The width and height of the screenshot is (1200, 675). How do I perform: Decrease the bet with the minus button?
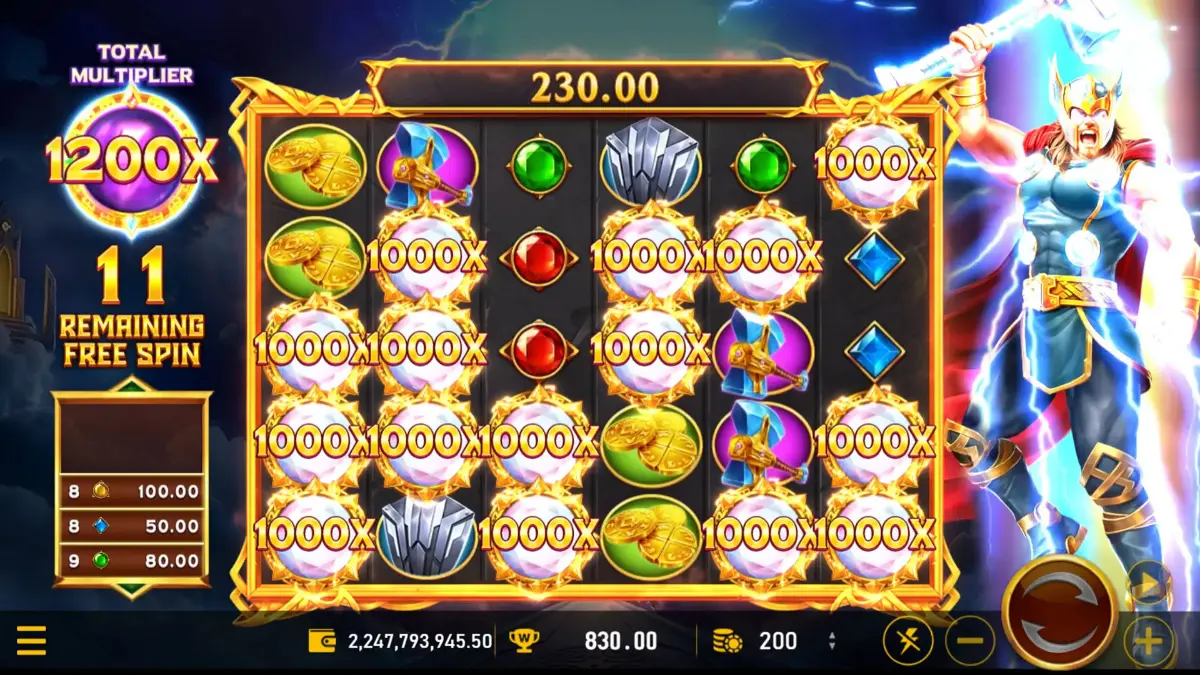[x=969, y=641]
